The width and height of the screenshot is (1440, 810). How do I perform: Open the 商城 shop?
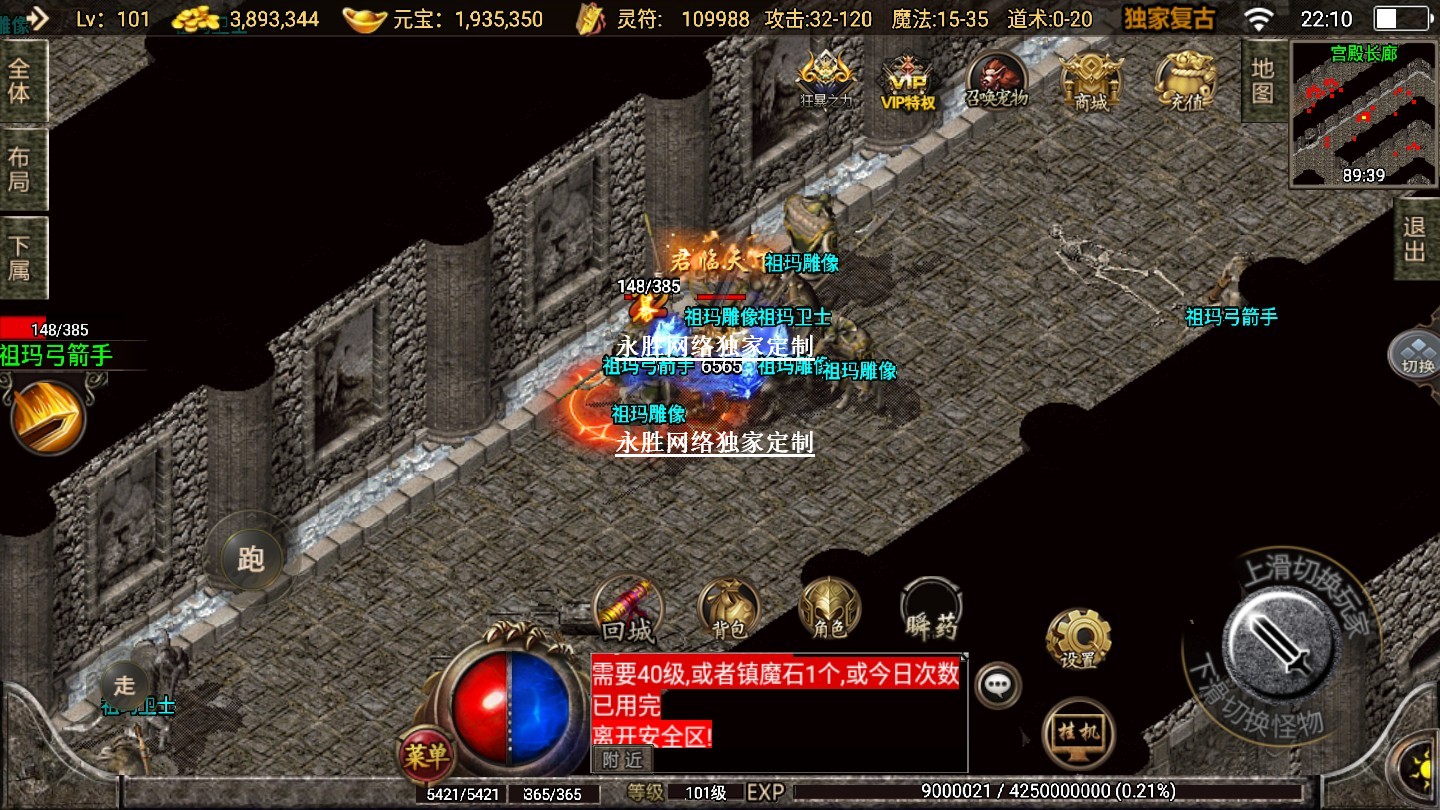pyautogui.click(x=1091, y=80)
